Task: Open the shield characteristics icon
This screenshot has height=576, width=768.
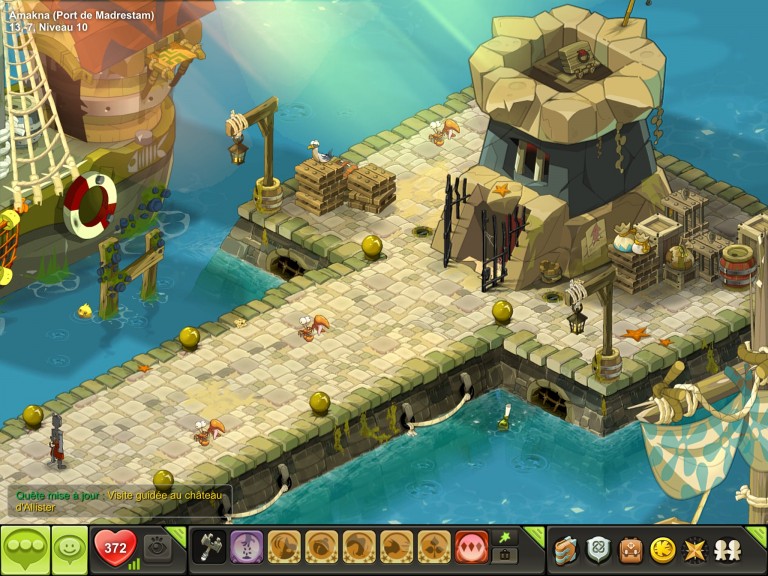Action: (x=598, y=549)
